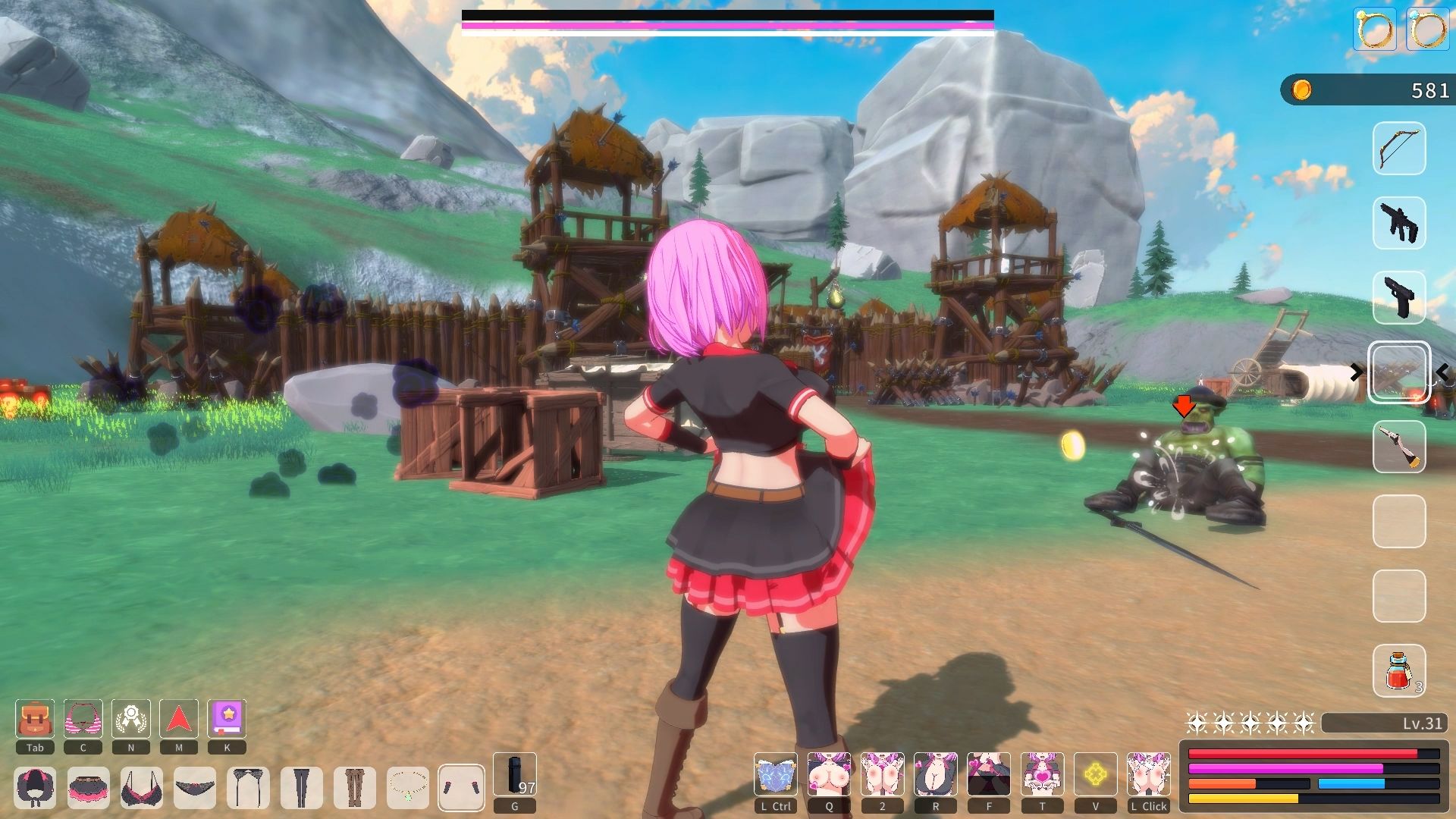Open the backpack inventory
This screenshot has height=819, width=1456.
(35, 719)
